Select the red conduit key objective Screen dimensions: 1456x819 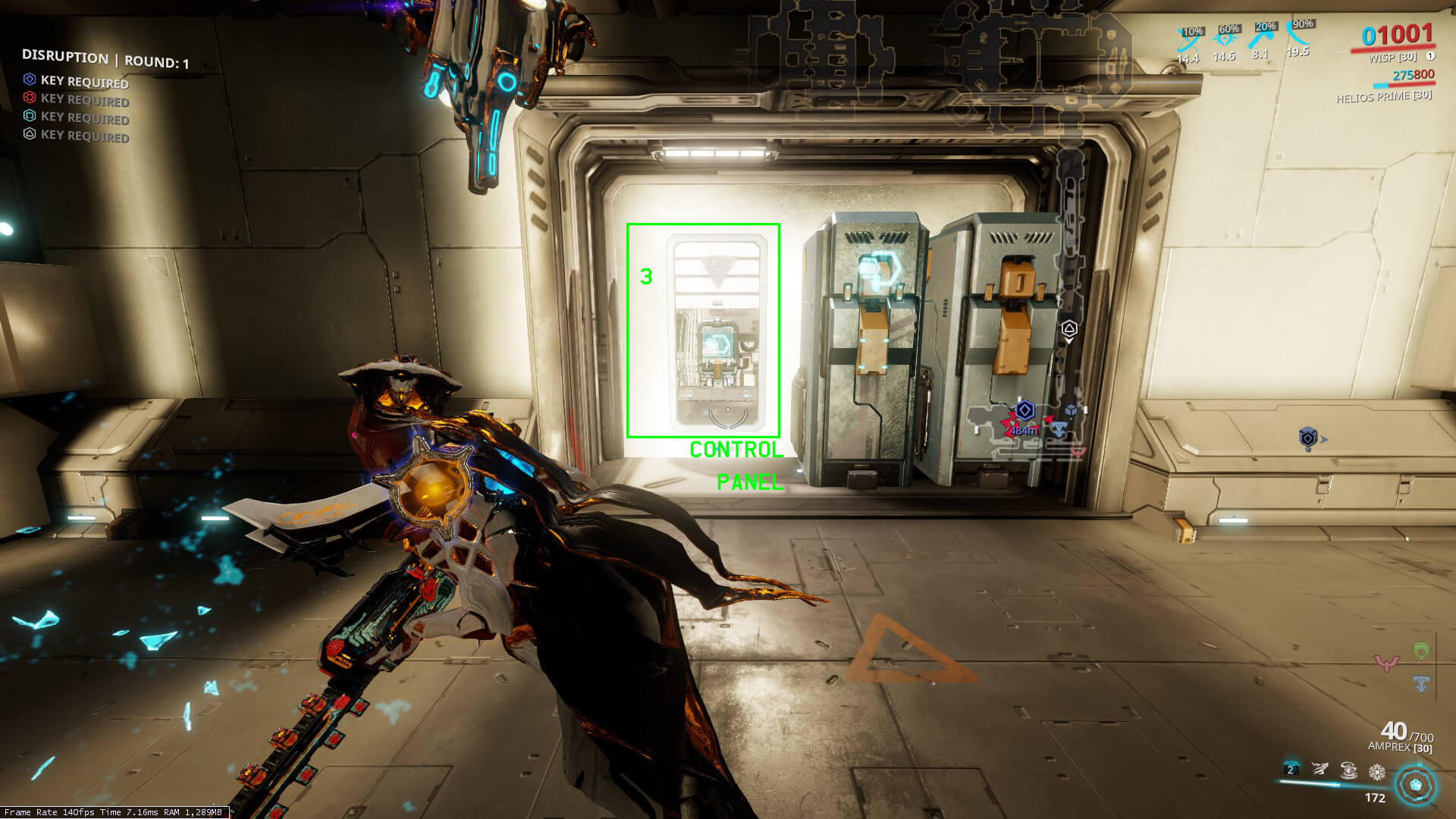click(x=76, y=99)
